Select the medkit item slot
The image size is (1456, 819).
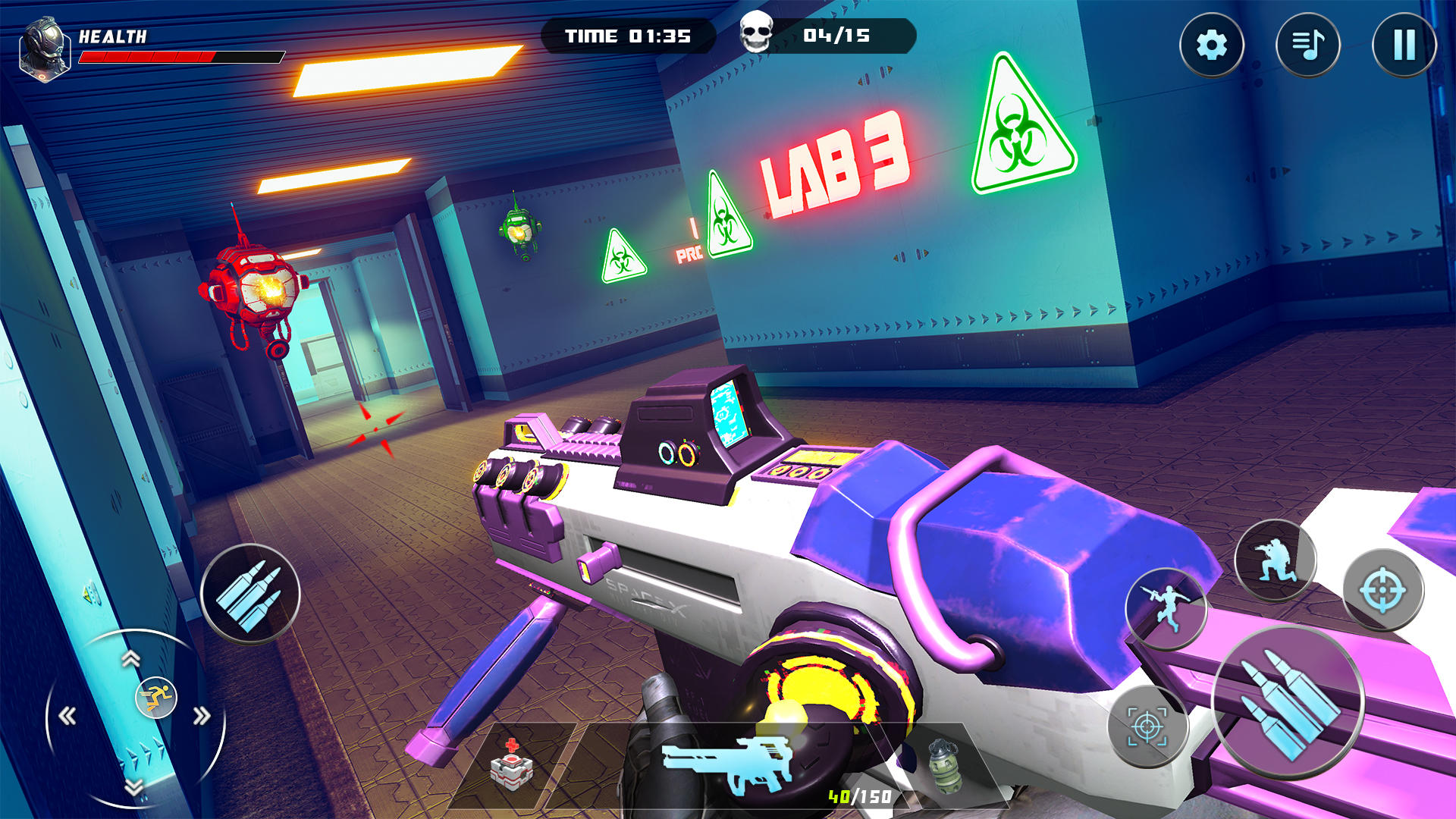coord(513,773)
